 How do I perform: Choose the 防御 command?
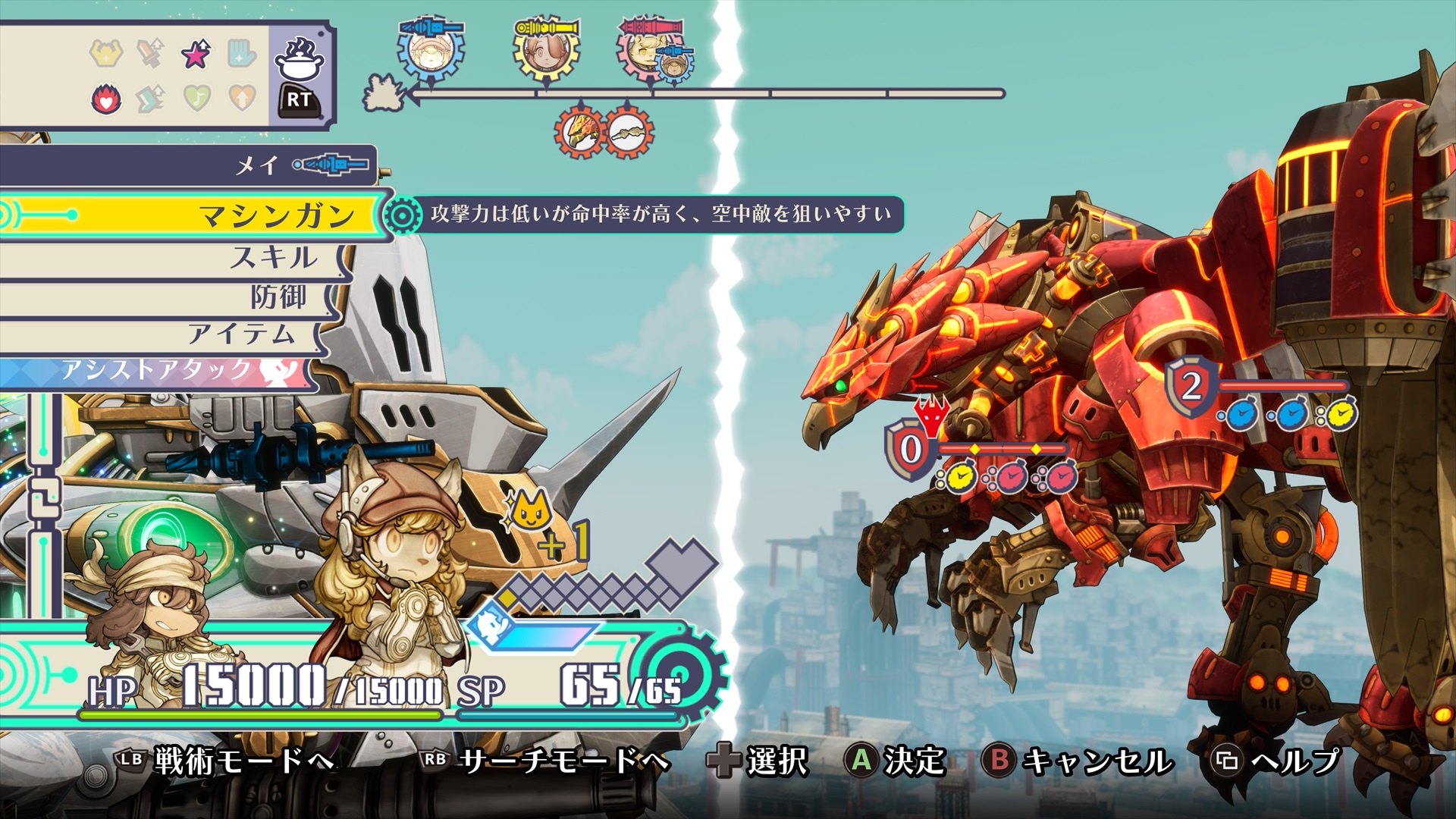[x=278, y=297]
